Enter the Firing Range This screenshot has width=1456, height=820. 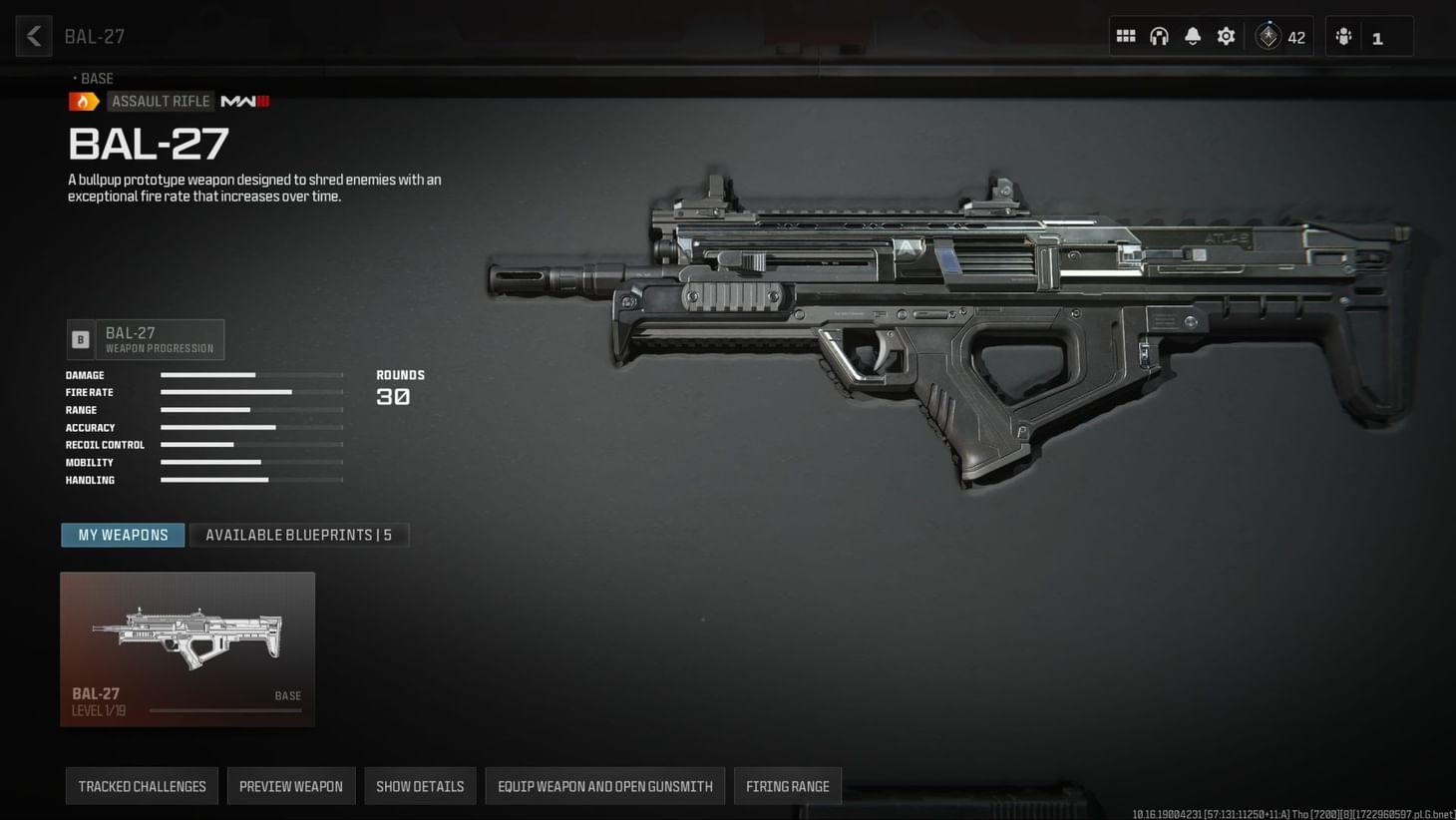[x=787, y=786]
